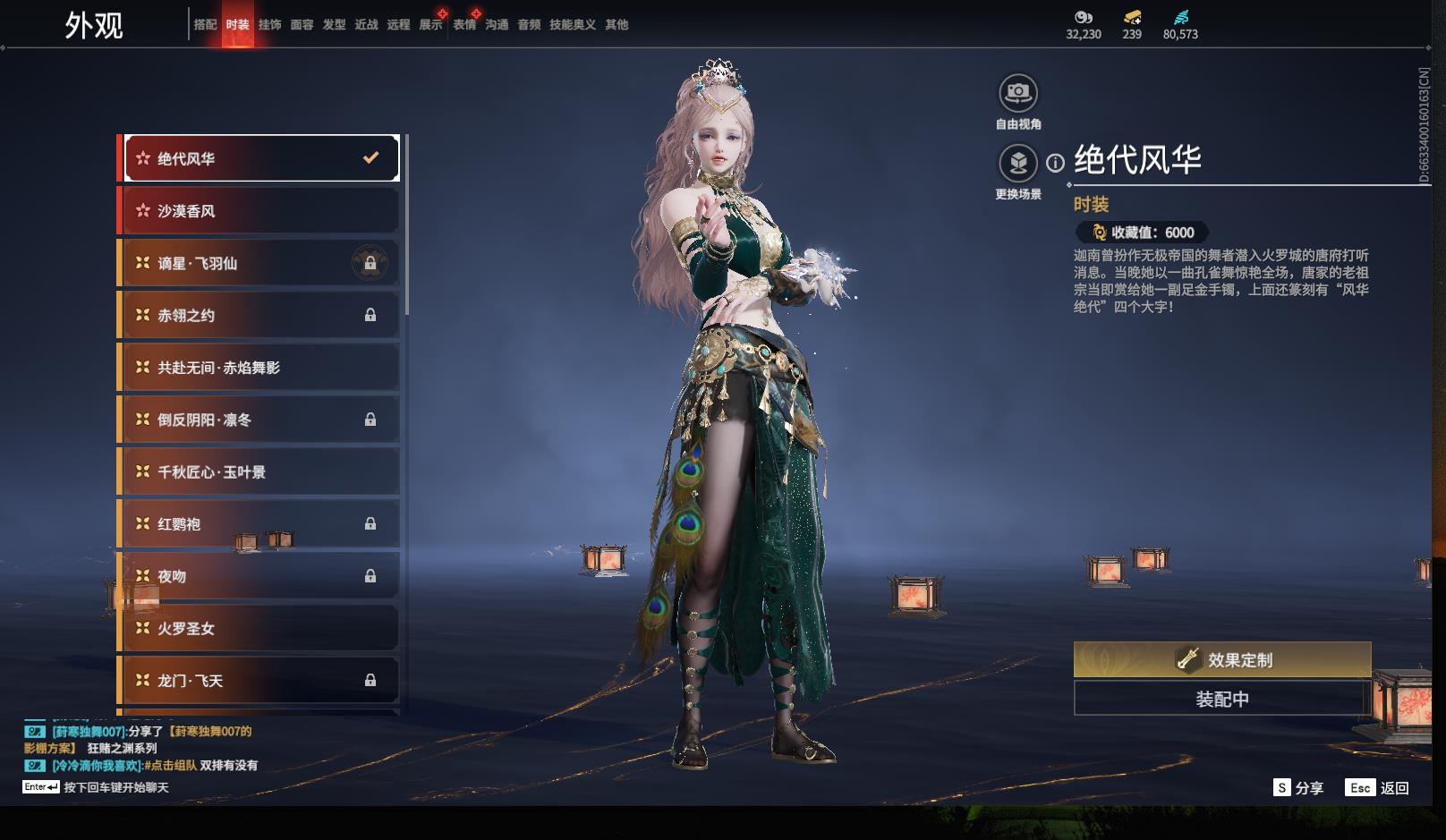
Task: Show outfit info via the i icon
Action: 1056,163
